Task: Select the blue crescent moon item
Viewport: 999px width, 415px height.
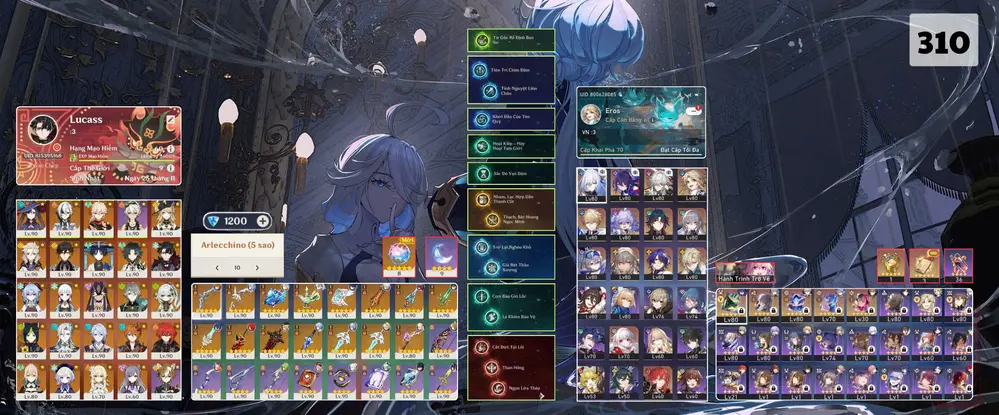Action: 440,255
